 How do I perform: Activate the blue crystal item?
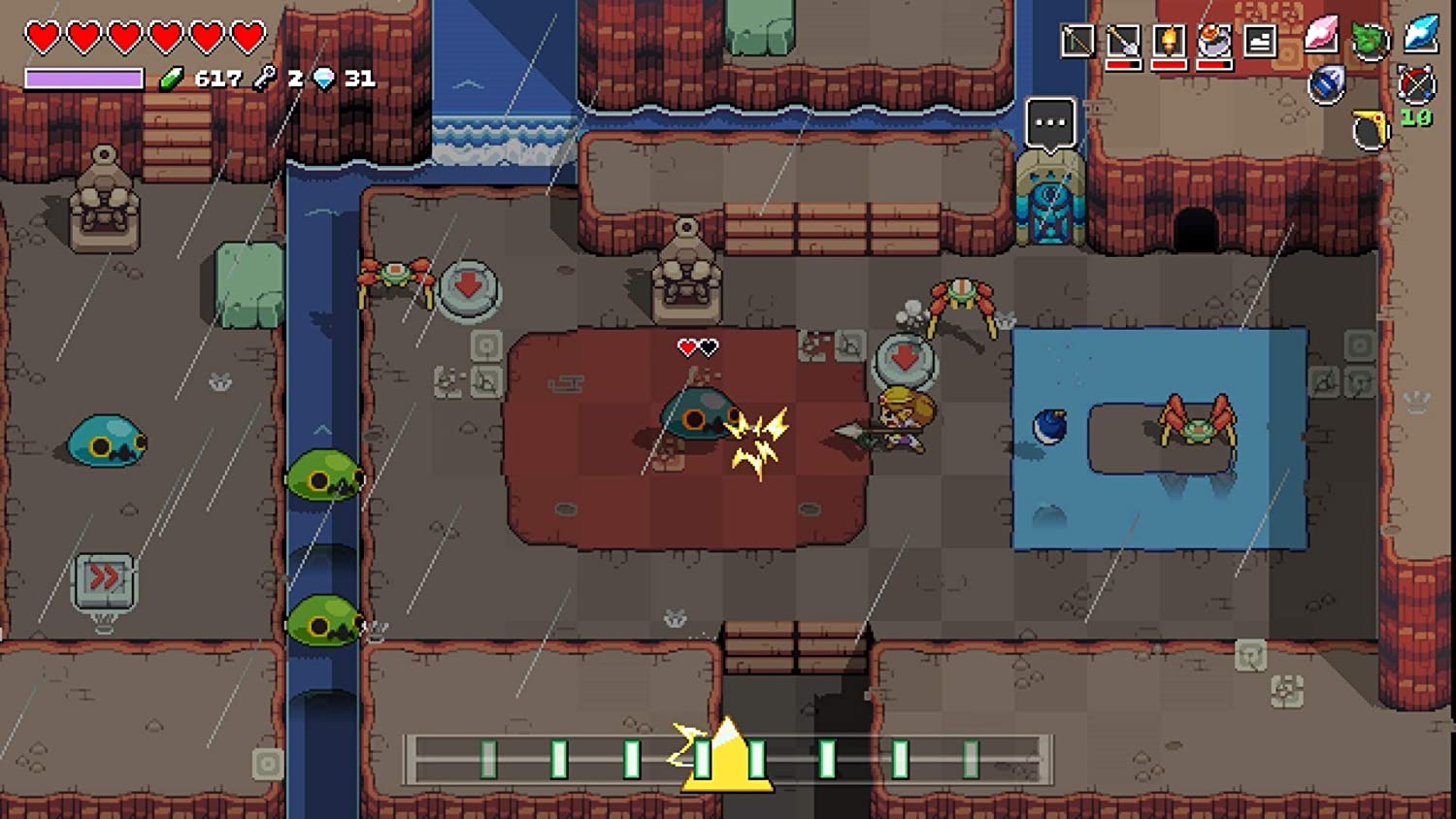pyautogui.click(x=1421, y=33)
